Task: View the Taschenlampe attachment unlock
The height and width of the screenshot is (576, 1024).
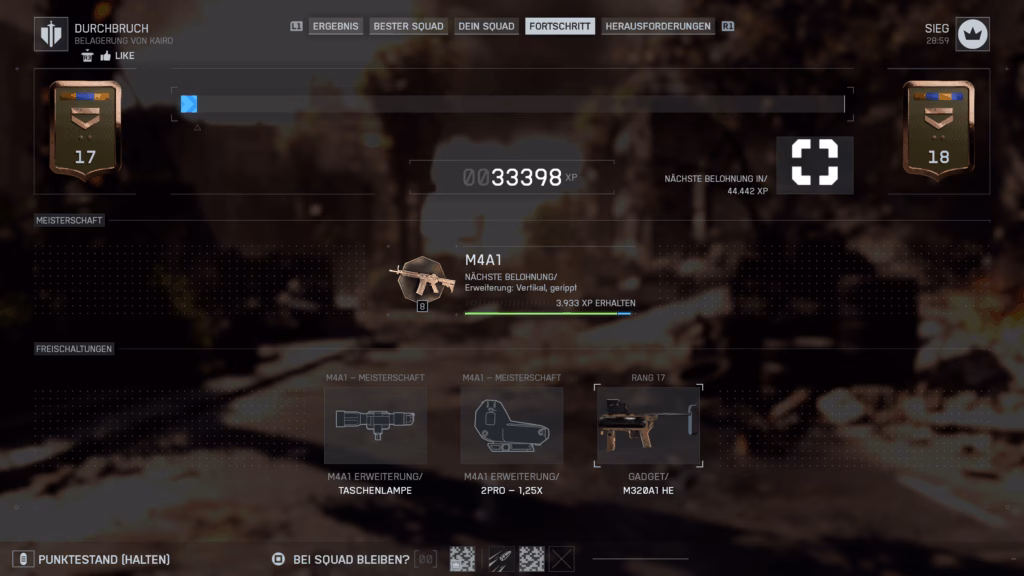Action: [x=375, y=425]
